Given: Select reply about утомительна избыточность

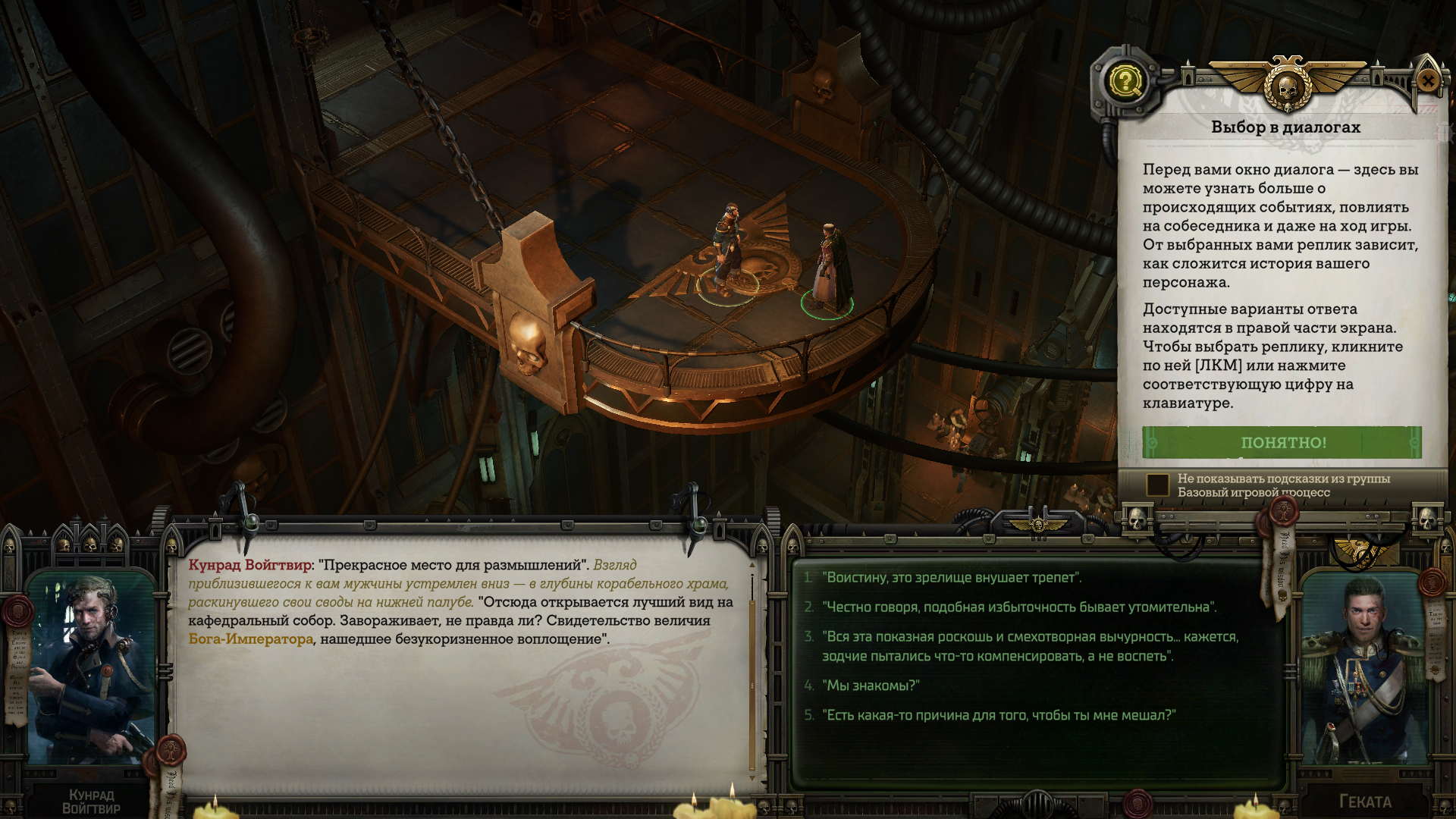Looking at the screenshot, I should (x=1019, y=607).
